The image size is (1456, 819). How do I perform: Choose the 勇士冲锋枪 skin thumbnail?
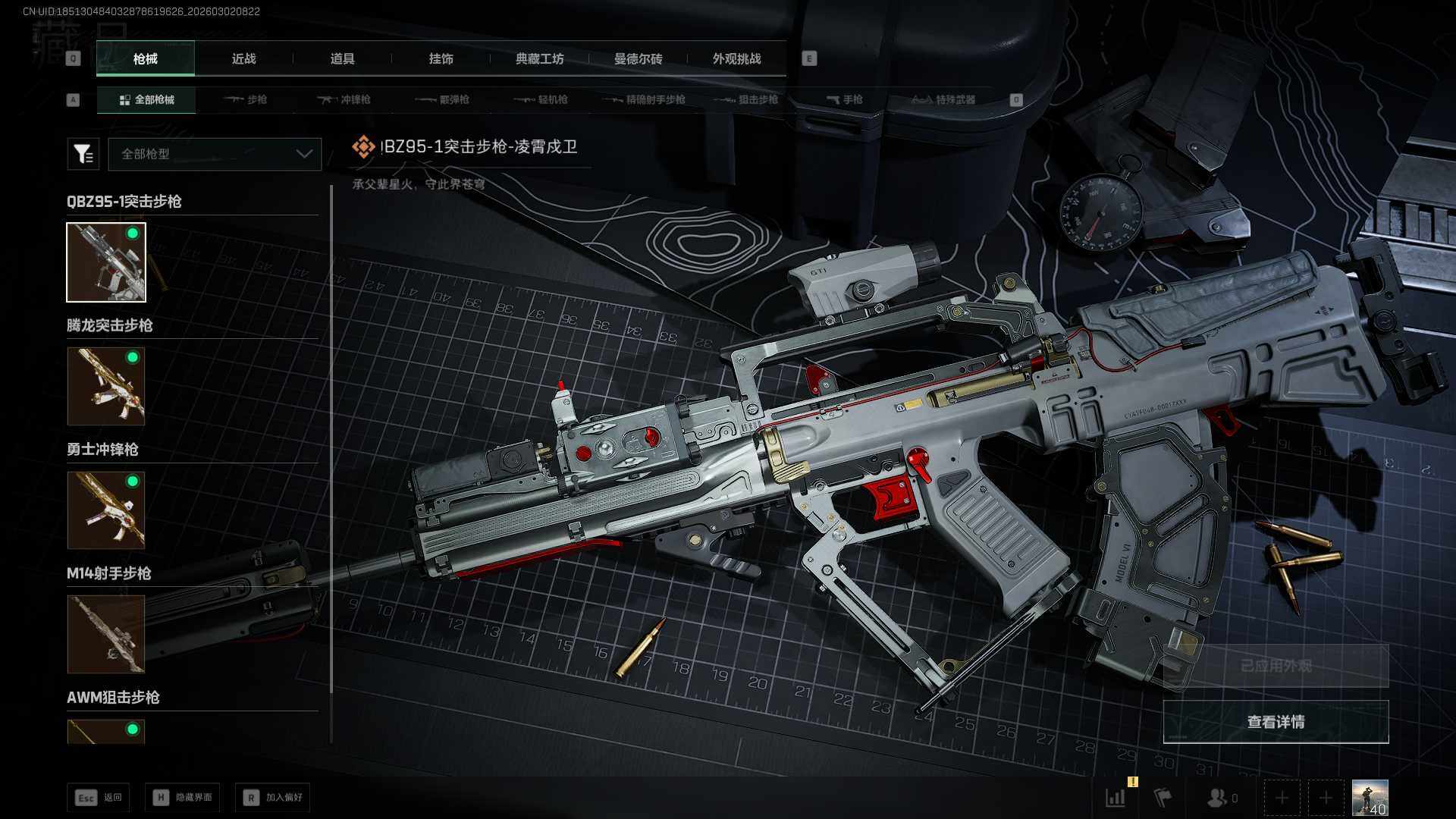(x=106, y=510)
